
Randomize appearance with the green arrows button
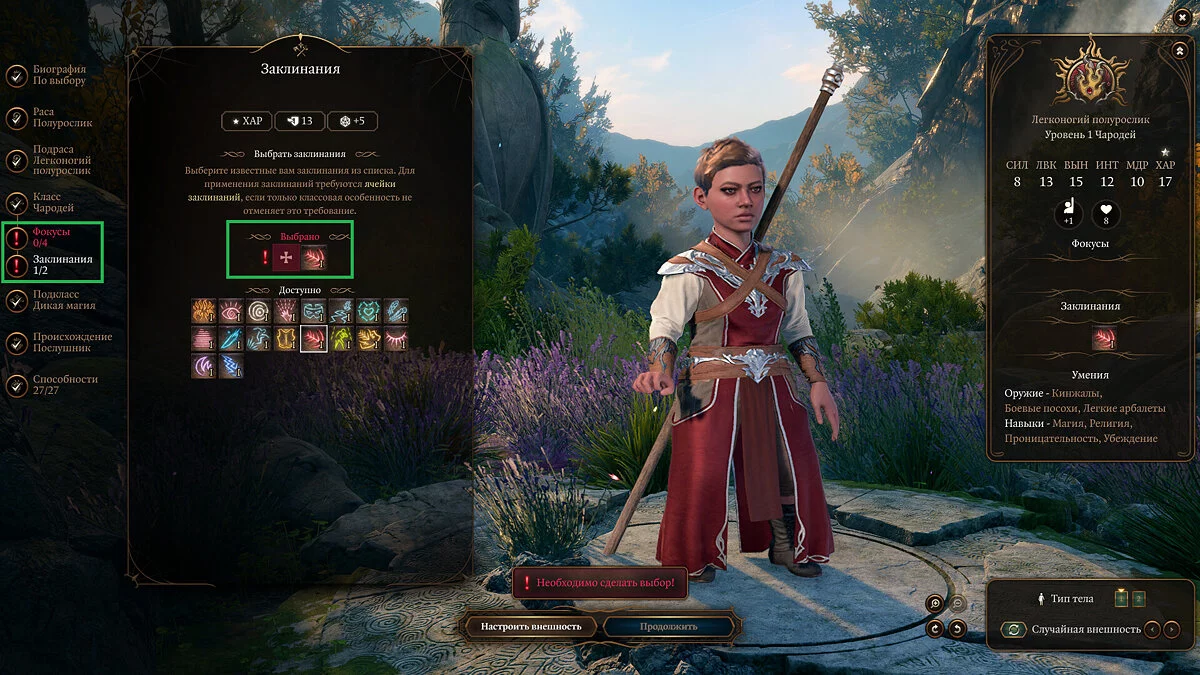pos(1014,629)
